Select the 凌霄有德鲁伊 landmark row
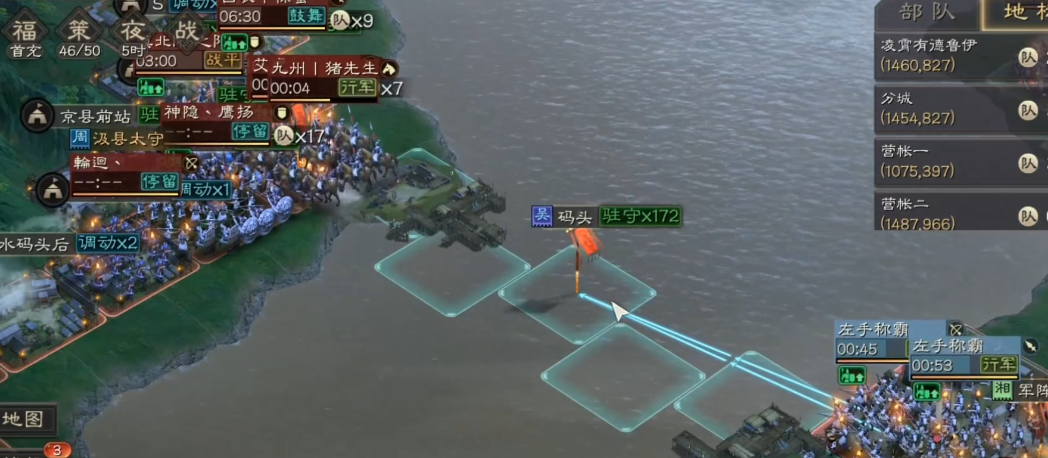The image size is (1048, 458). 944,56
